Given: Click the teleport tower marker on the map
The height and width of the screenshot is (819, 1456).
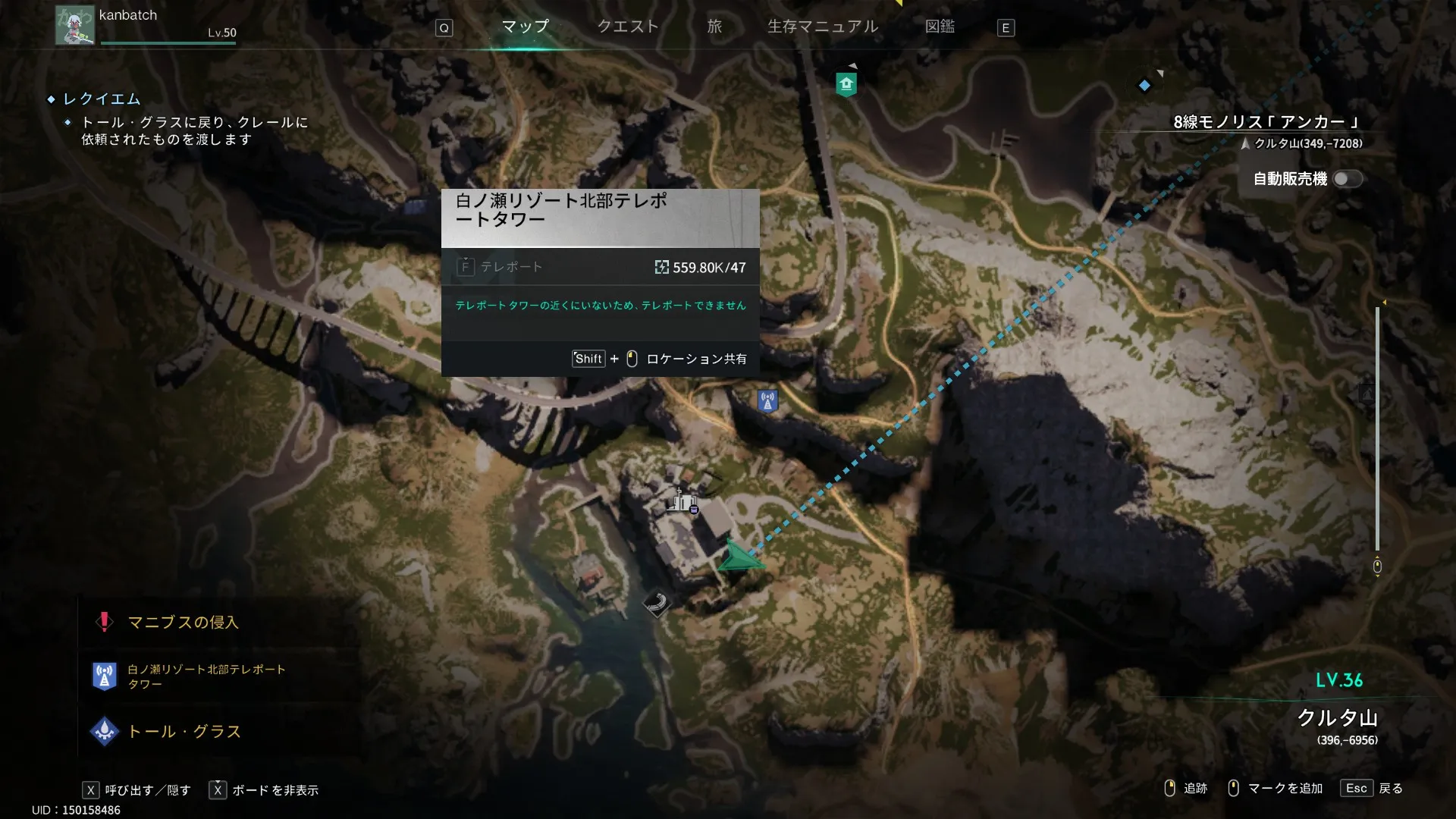Looking at the screenshot, I should click(x=767, y=400).
